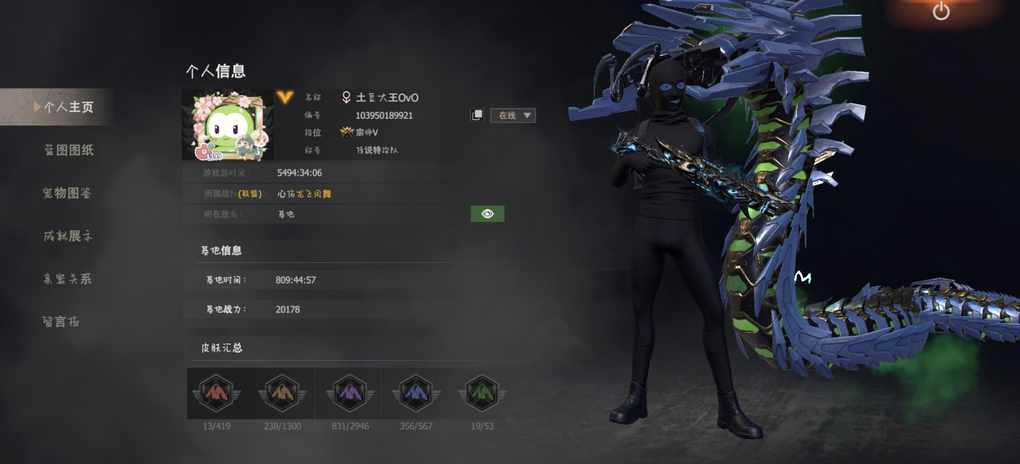The width and height of the screenshot is (1020, 464).
Task: Pick the green skin tier badge
Action: [481, 393]
